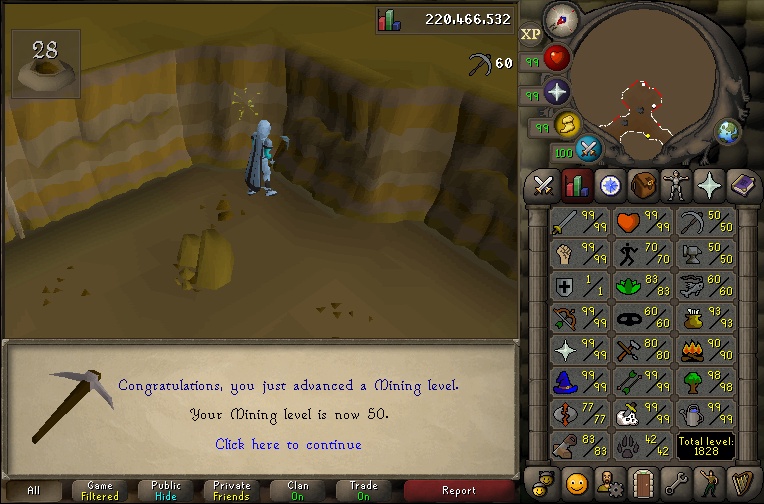Screen dimensions: 764x504
Task: Switch to the Prayer tab
Action: pyautogui.click(x=709, y=185)
